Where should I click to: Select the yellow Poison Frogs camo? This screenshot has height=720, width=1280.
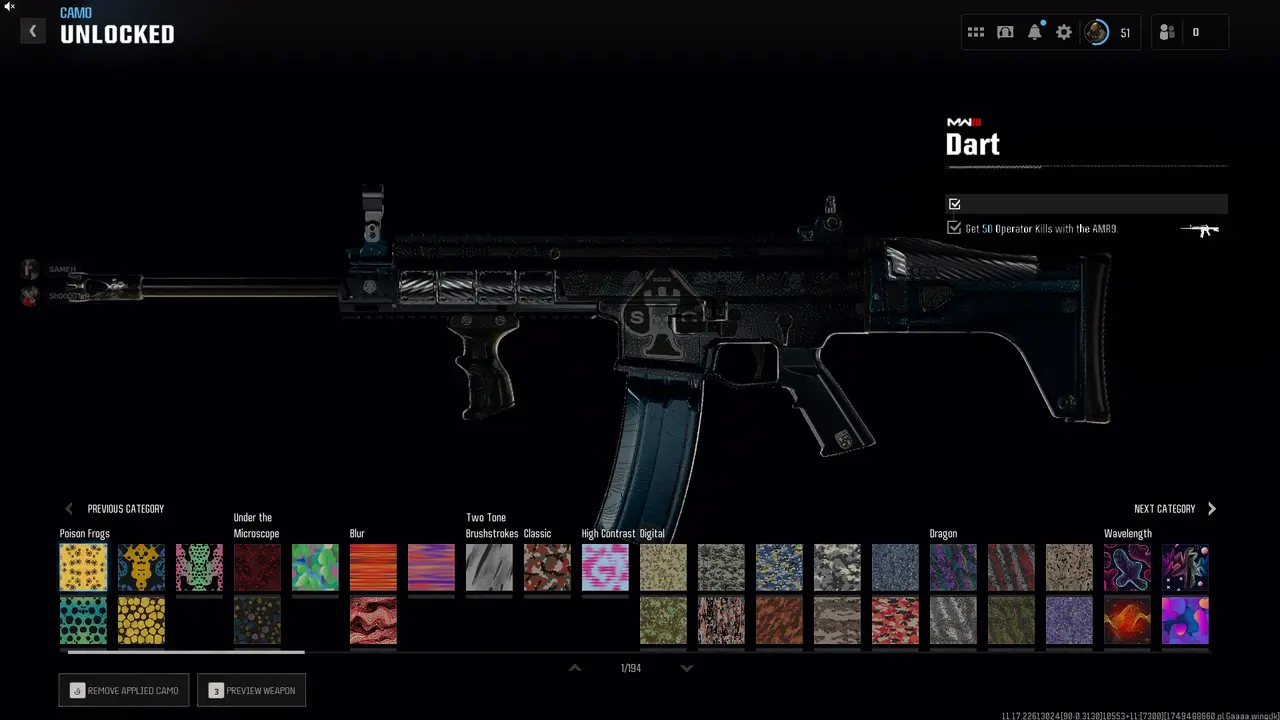pos(83,567)
